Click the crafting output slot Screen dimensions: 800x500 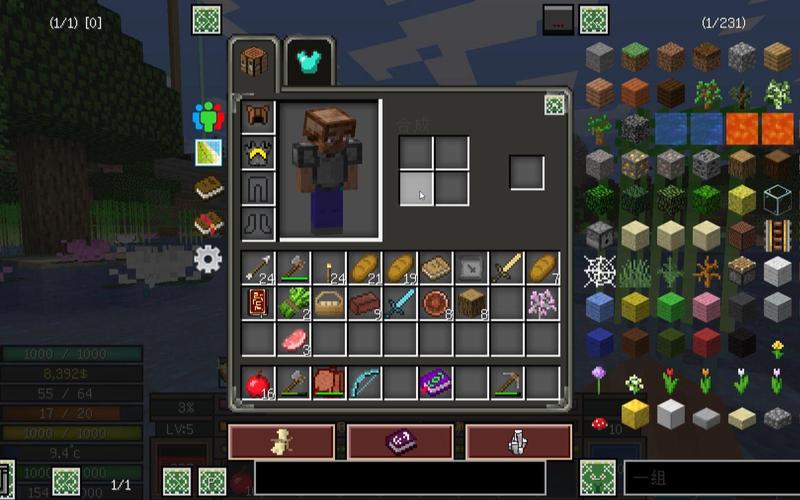pos(527,171)
